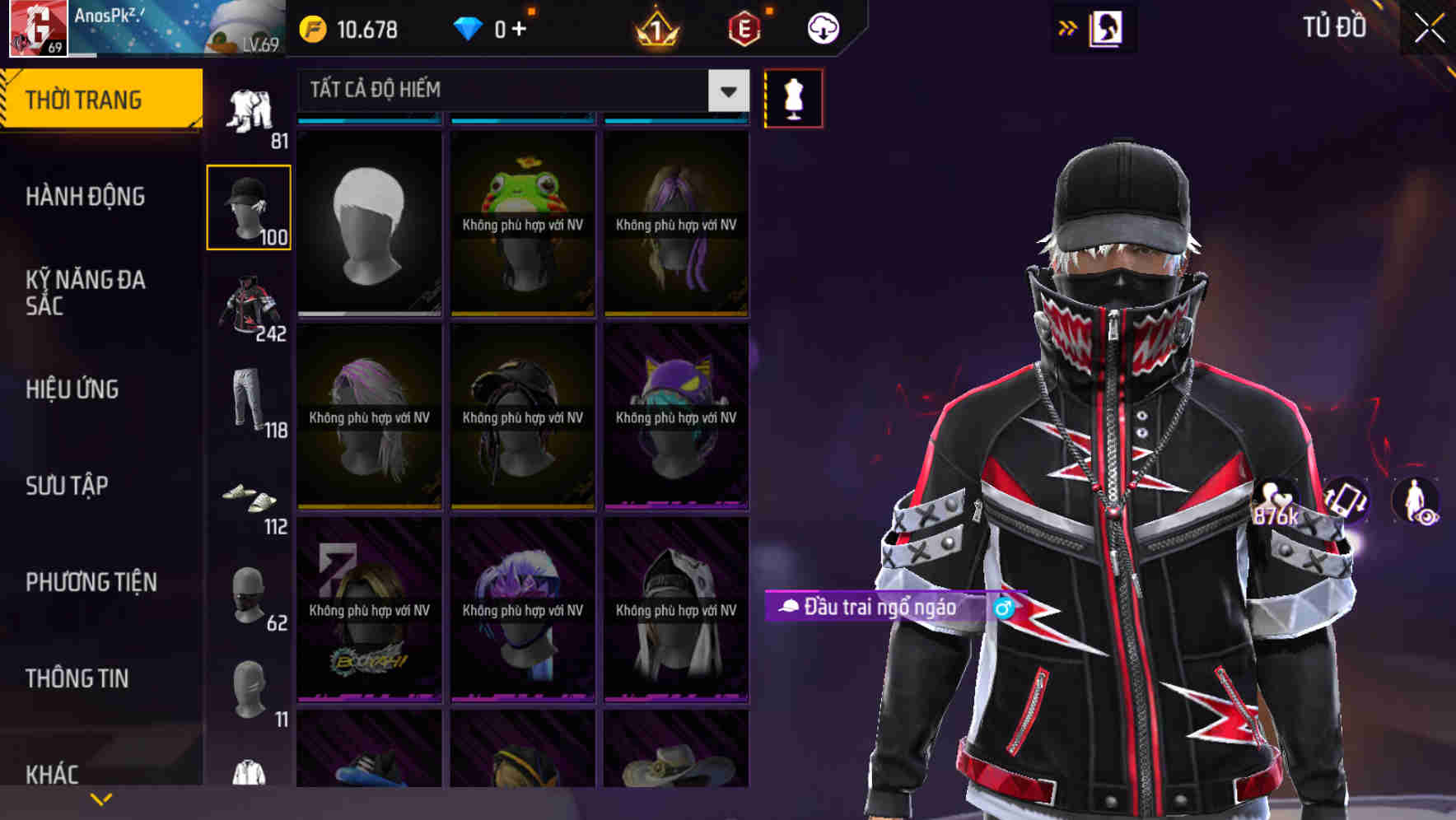
Task: Click the mannequin preview icon beside the filter
Action: [793, 97]
